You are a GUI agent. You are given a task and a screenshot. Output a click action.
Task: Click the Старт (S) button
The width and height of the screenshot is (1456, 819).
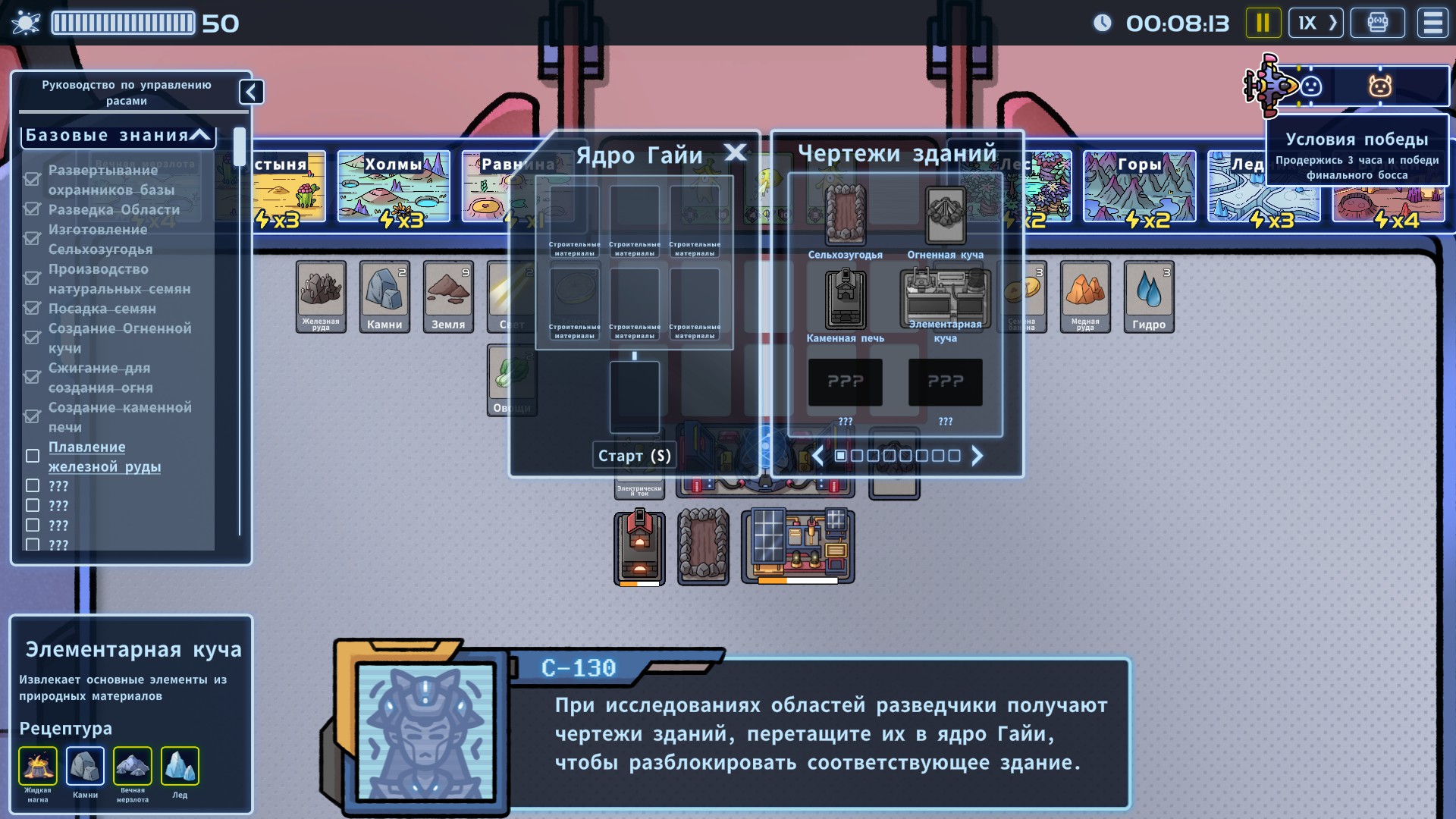634,456
